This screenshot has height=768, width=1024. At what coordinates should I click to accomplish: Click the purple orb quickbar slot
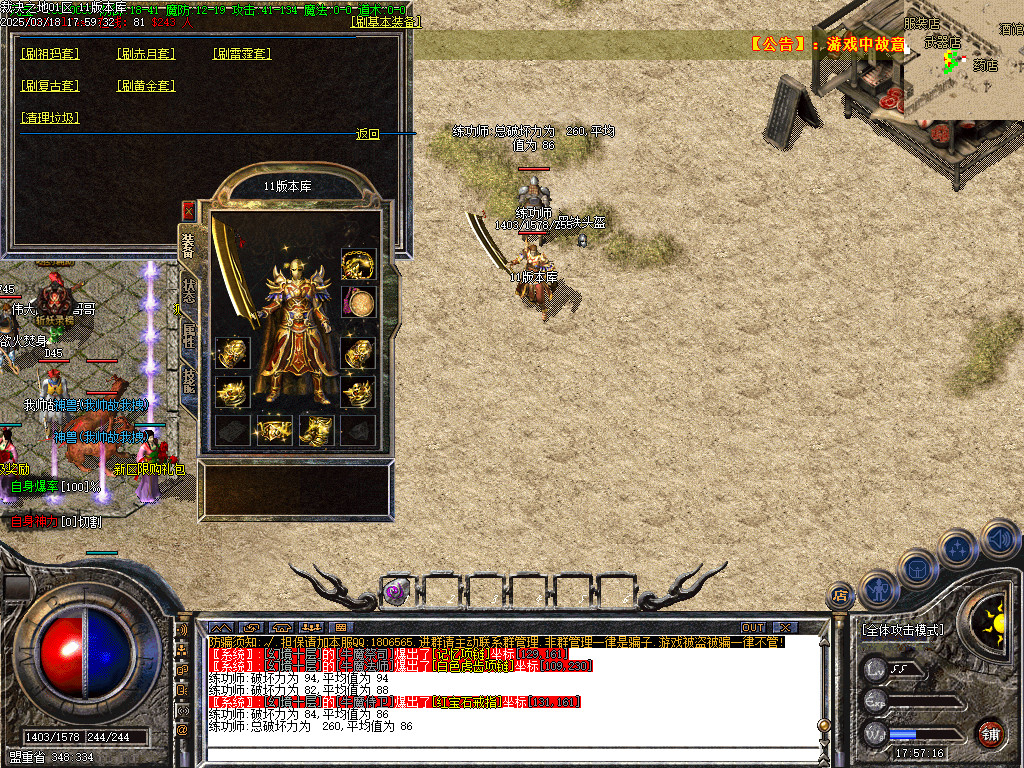click(394, 592)
